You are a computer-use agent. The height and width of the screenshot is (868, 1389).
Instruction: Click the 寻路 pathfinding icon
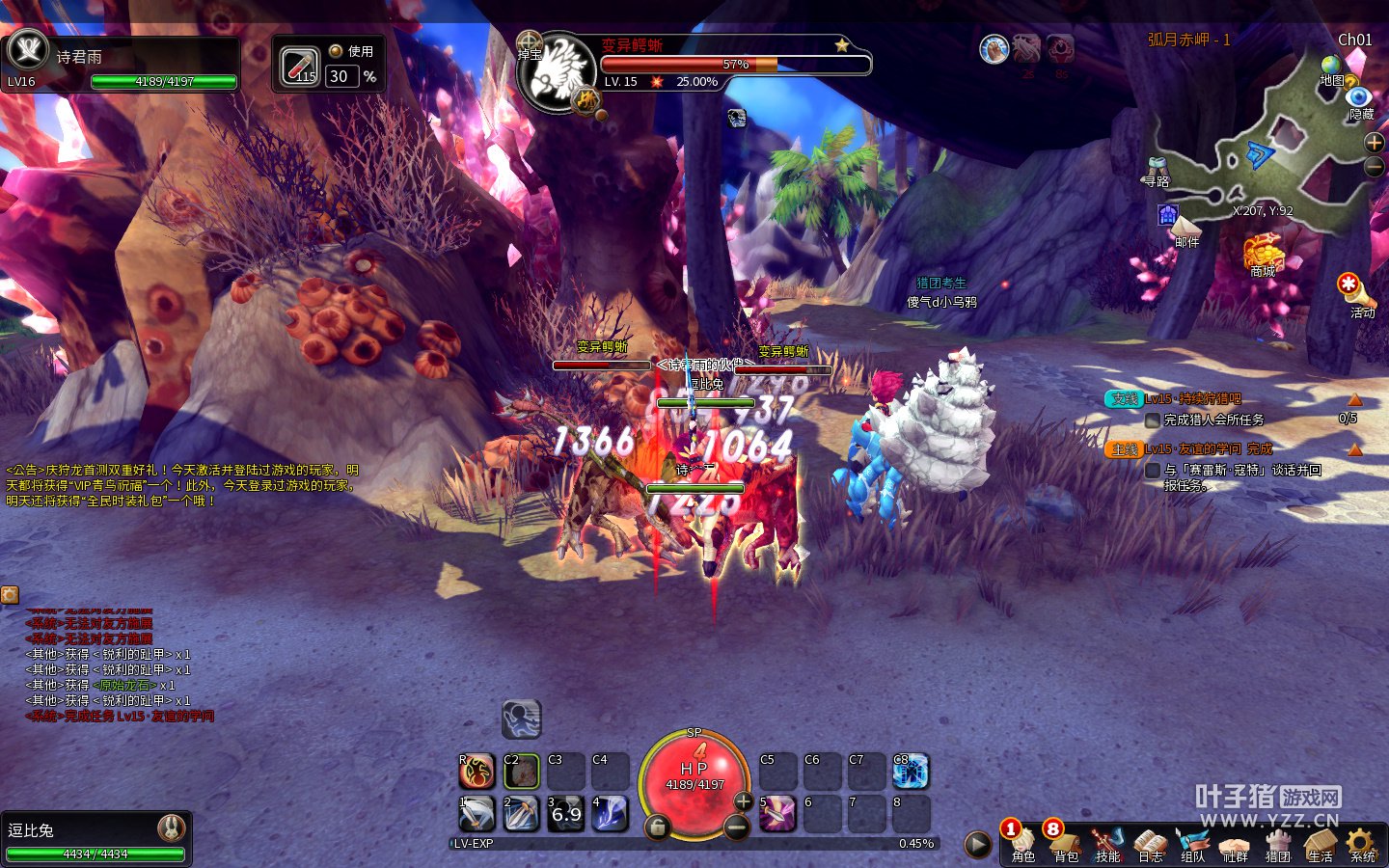click(x=1157, y=167)
